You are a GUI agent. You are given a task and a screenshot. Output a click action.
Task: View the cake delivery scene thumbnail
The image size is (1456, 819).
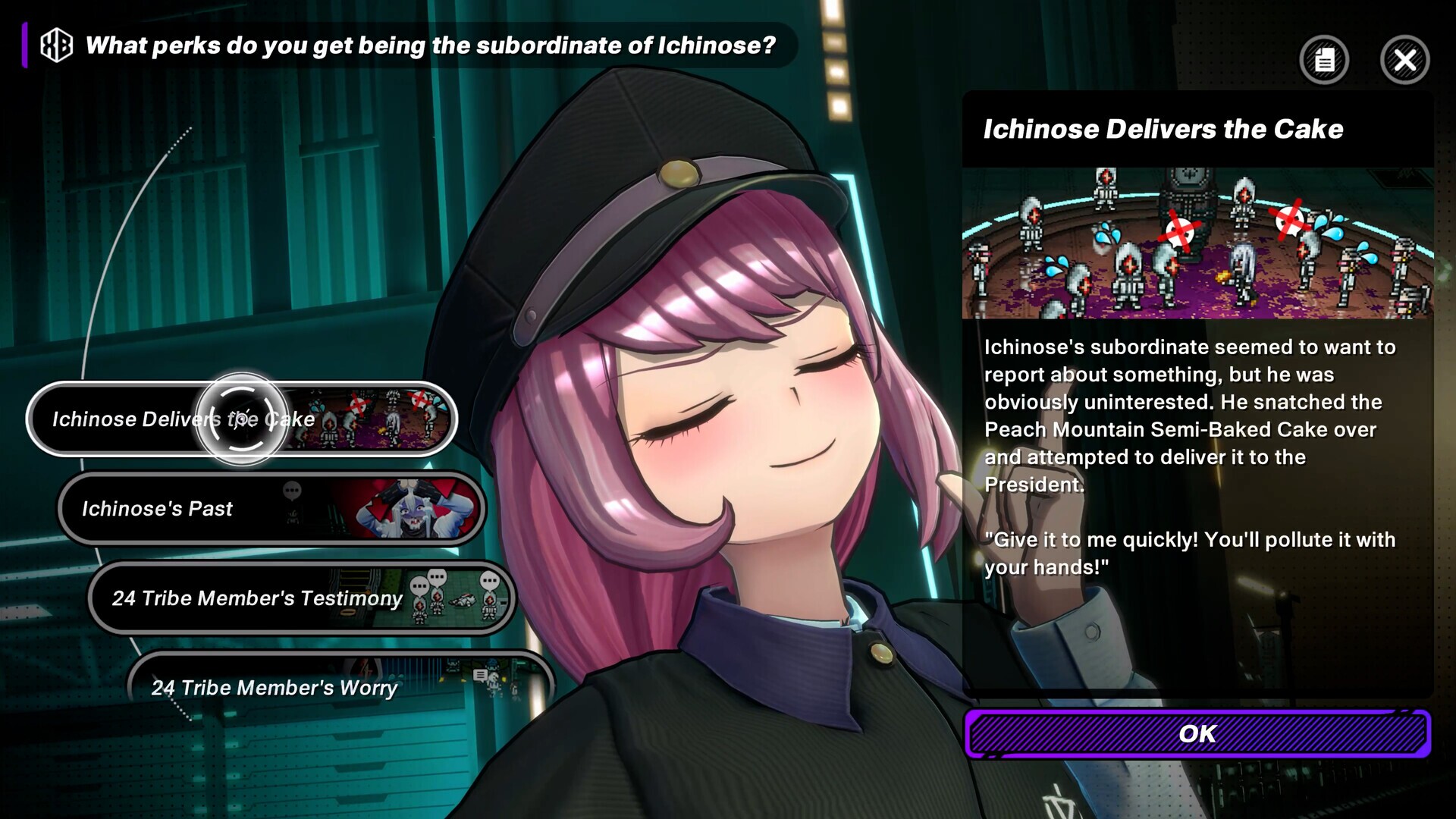pyautogui.click(x=1197, y=243)
